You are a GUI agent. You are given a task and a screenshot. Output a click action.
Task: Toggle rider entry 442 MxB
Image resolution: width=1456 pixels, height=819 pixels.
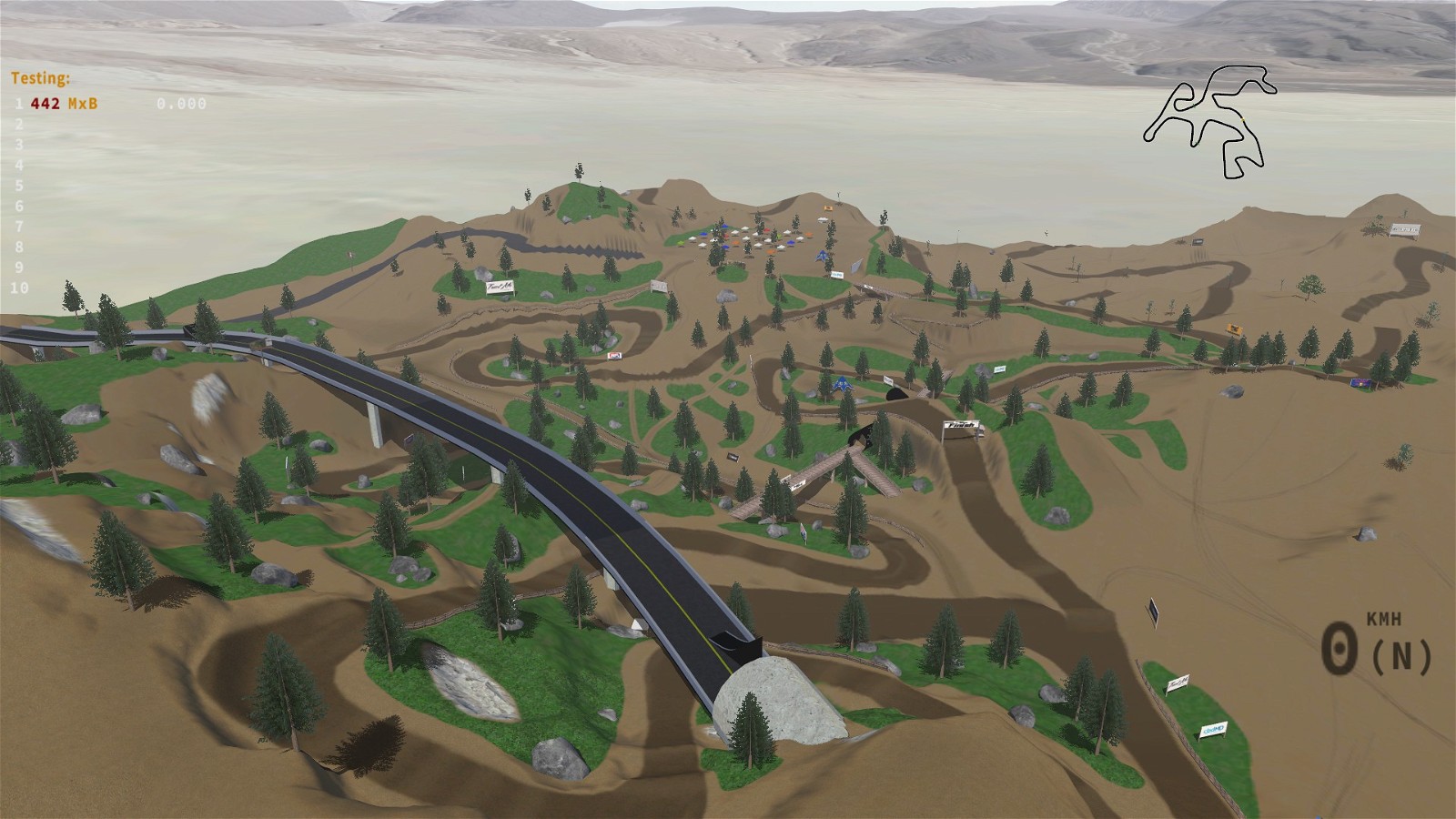62,103
